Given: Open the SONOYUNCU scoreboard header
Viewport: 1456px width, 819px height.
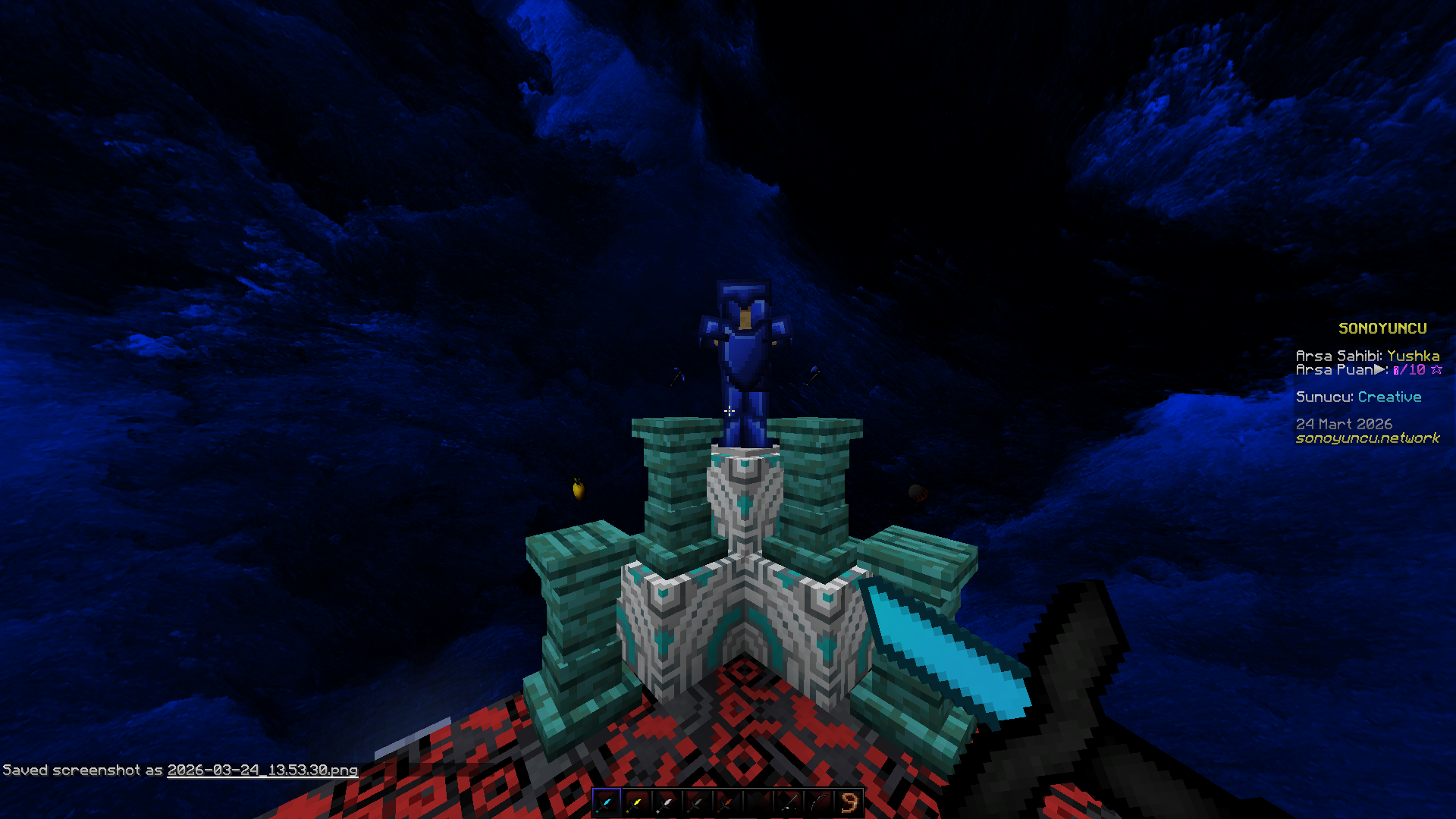Looking at the screenshot, I should pos(1382,328).
